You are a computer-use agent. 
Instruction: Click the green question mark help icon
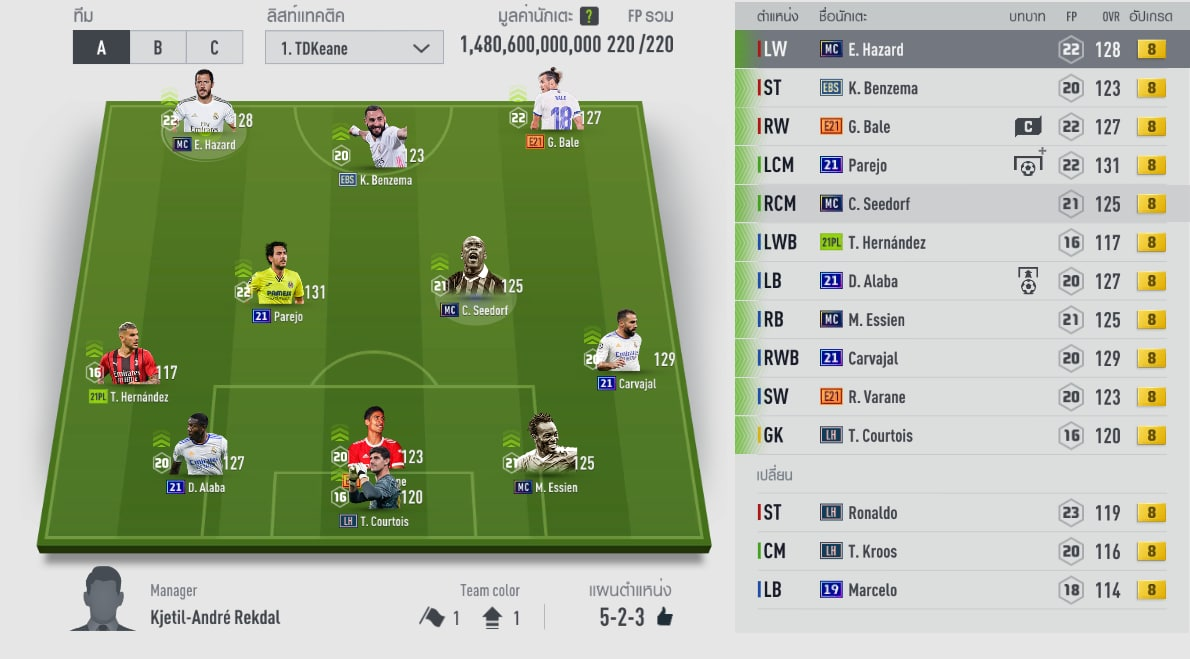[x=589, y=17]
